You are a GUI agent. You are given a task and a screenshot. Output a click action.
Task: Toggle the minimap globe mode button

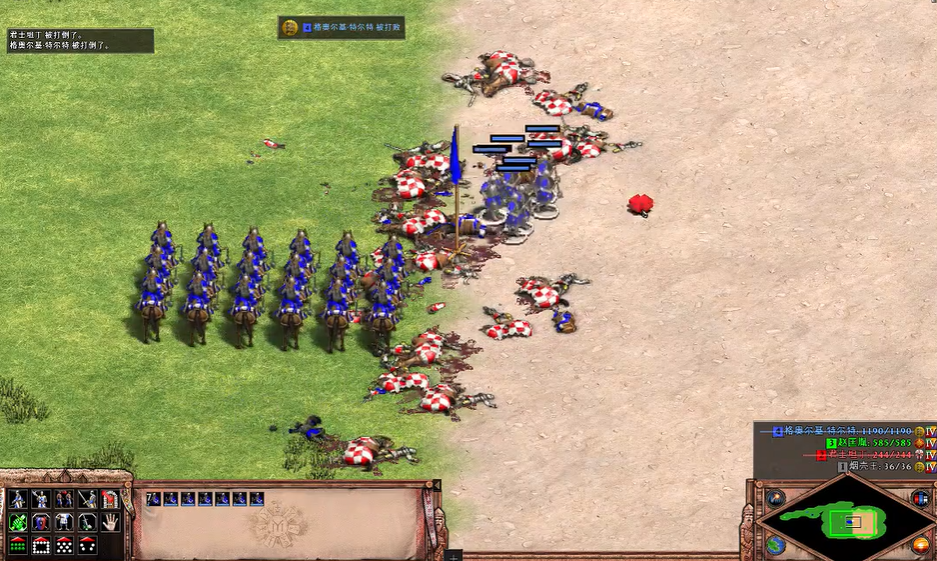775,545
